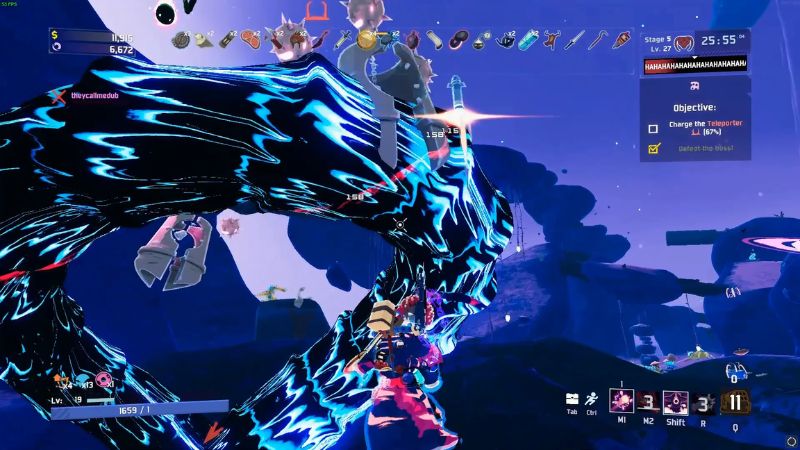
Task: Click the Defeat the Boss objective checkbox
Action: (x=653, y=148)
